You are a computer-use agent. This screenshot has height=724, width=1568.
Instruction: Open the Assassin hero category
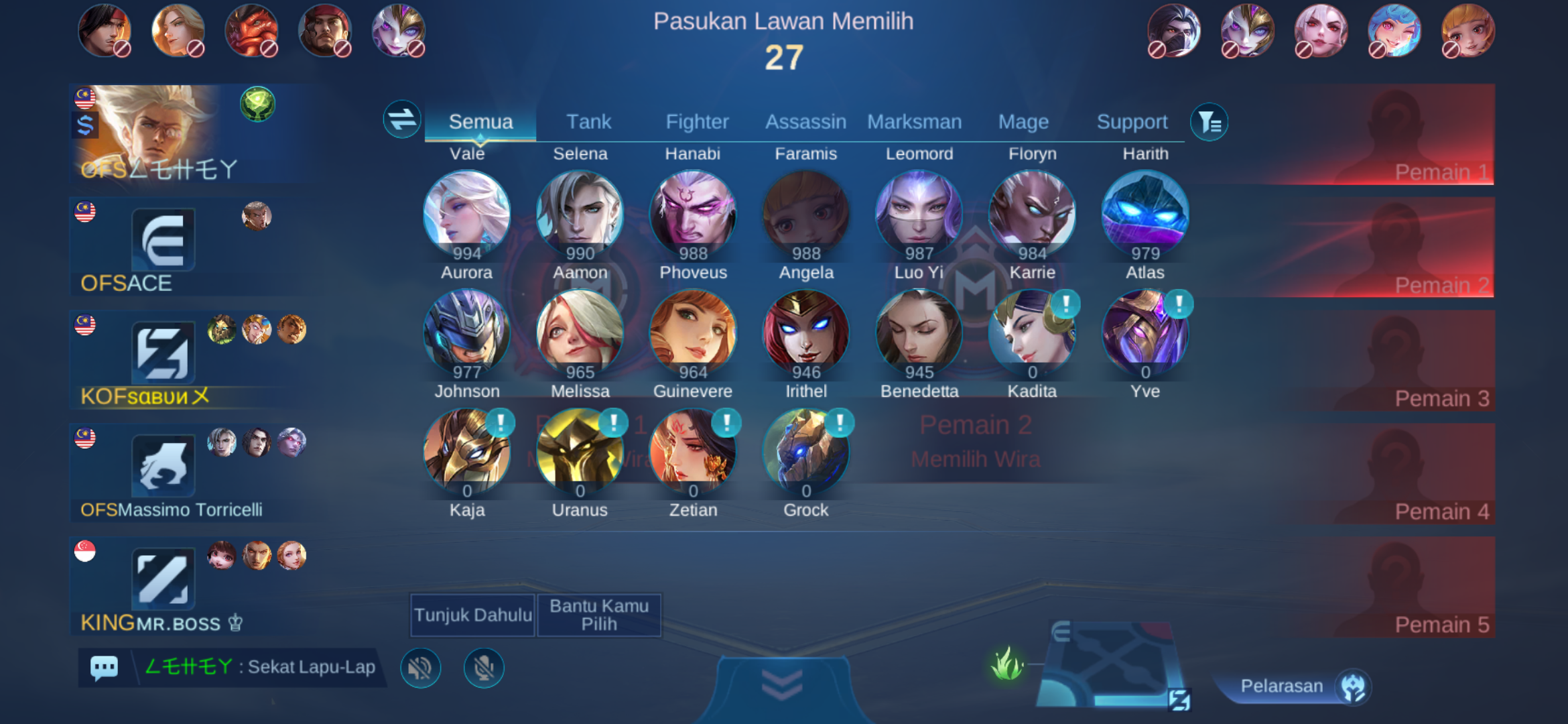click(x=806, y=121)
